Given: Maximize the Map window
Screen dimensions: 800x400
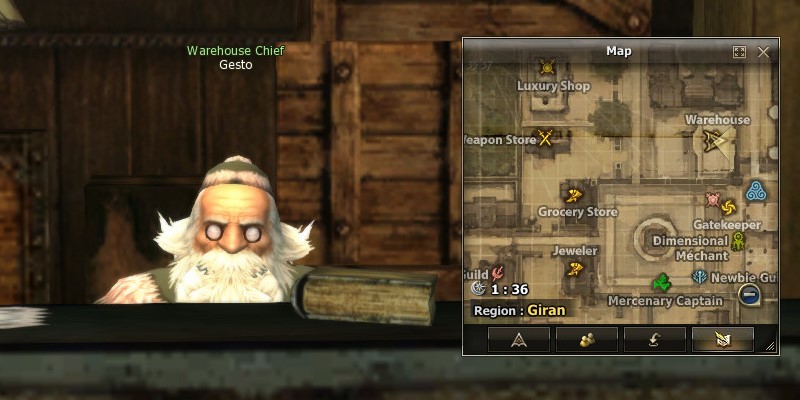Looking at the screenshot, I should [740, 52].
